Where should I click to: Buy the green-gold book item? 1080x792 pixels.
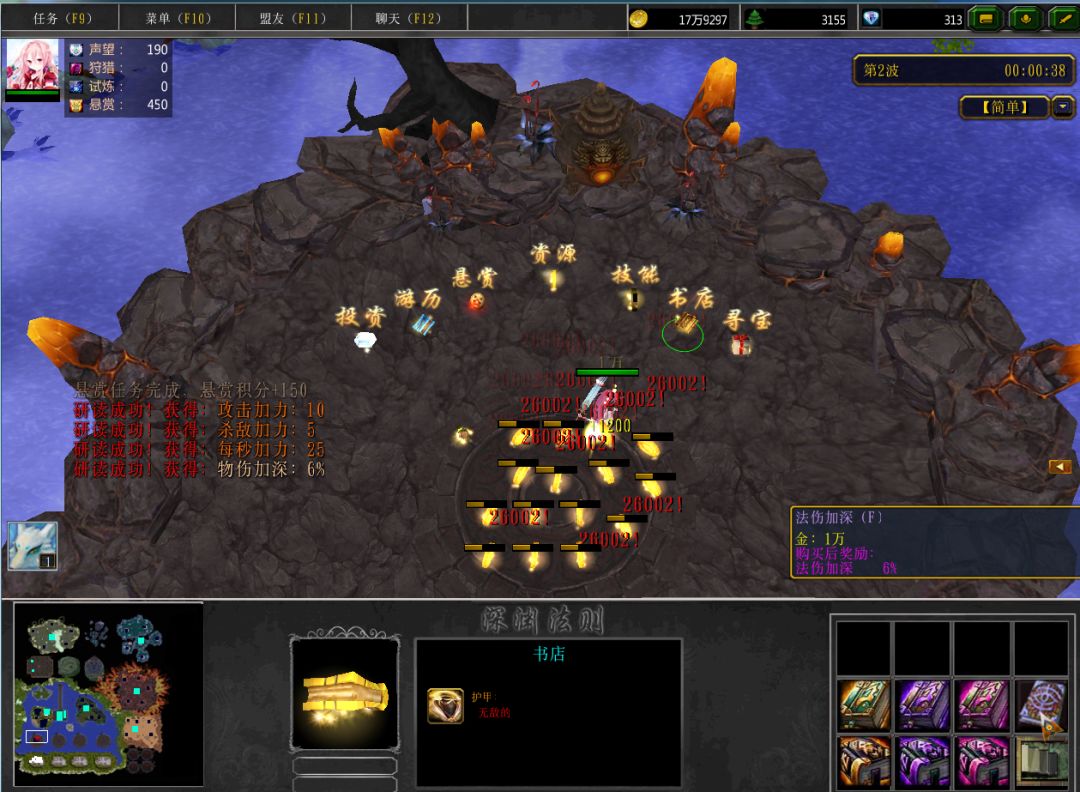864,704
